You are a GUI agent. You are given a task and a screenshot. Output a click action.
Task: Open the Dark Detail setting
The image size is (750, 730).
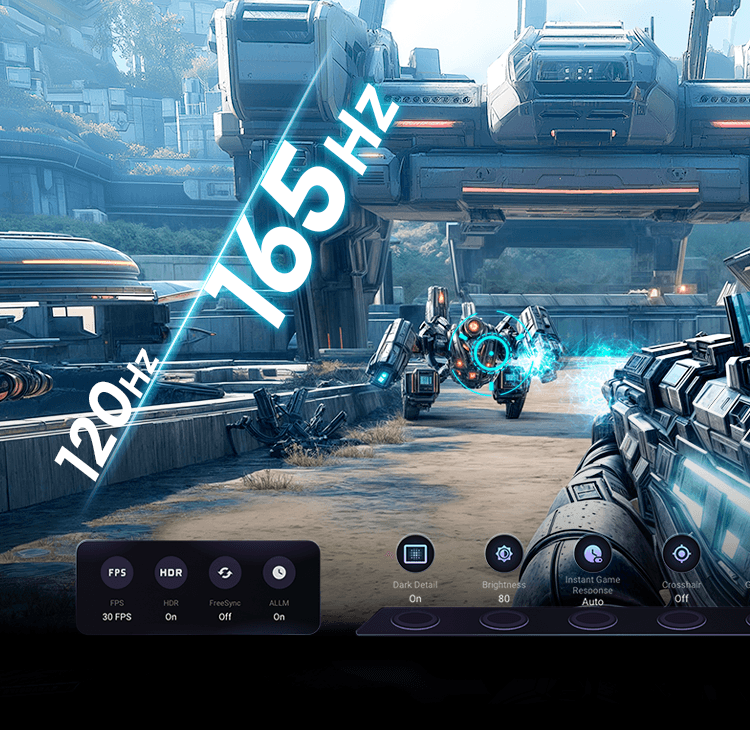coord(415,553)
